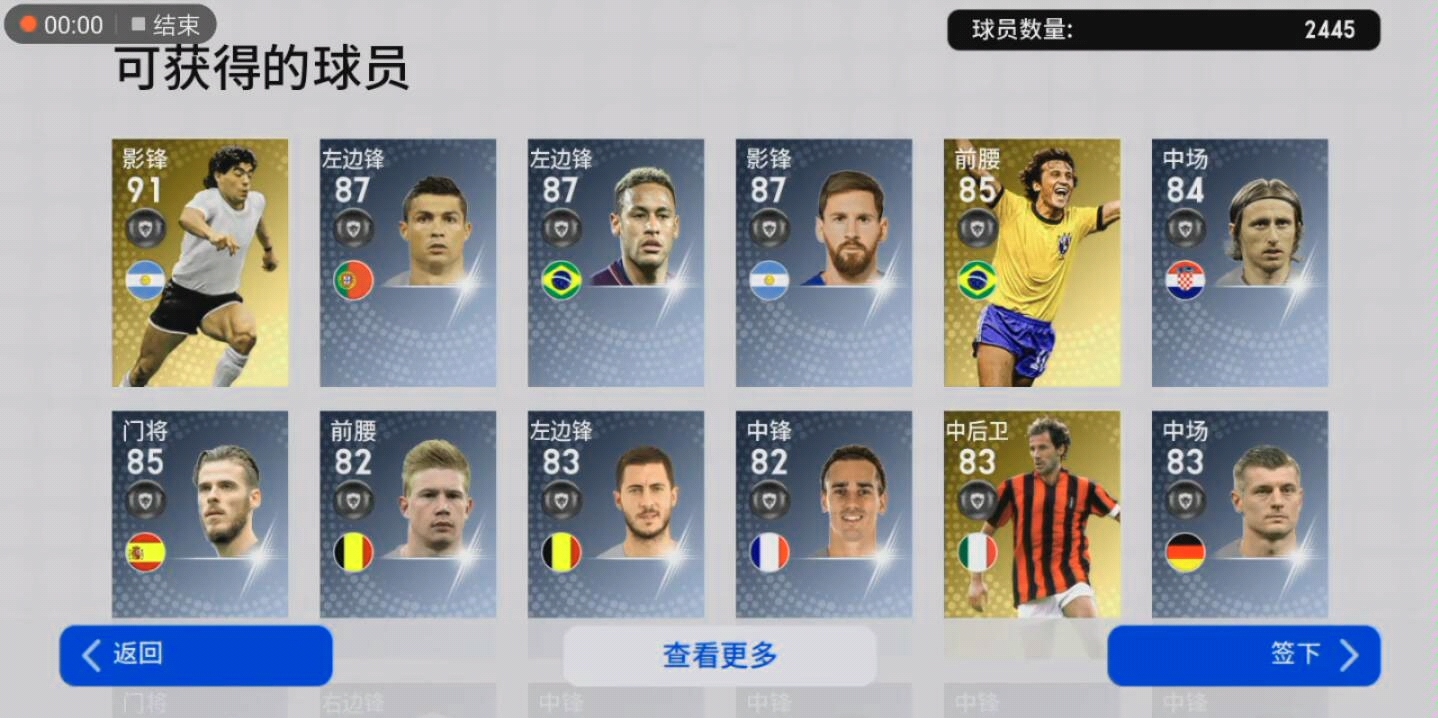Stop recording with the 结束 button

166,25
